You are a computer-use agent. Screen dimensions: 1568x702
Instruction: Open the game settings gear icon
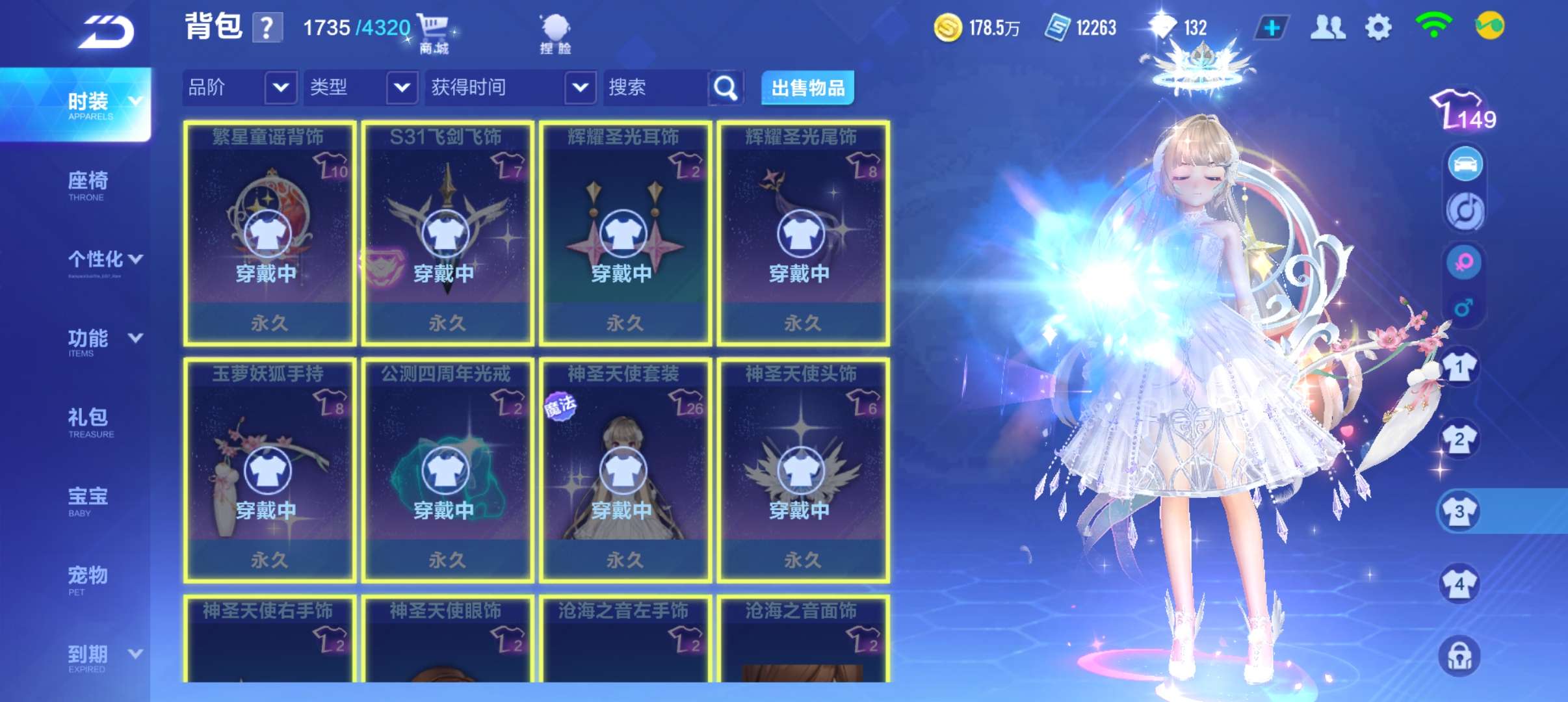pos(1379,26)
